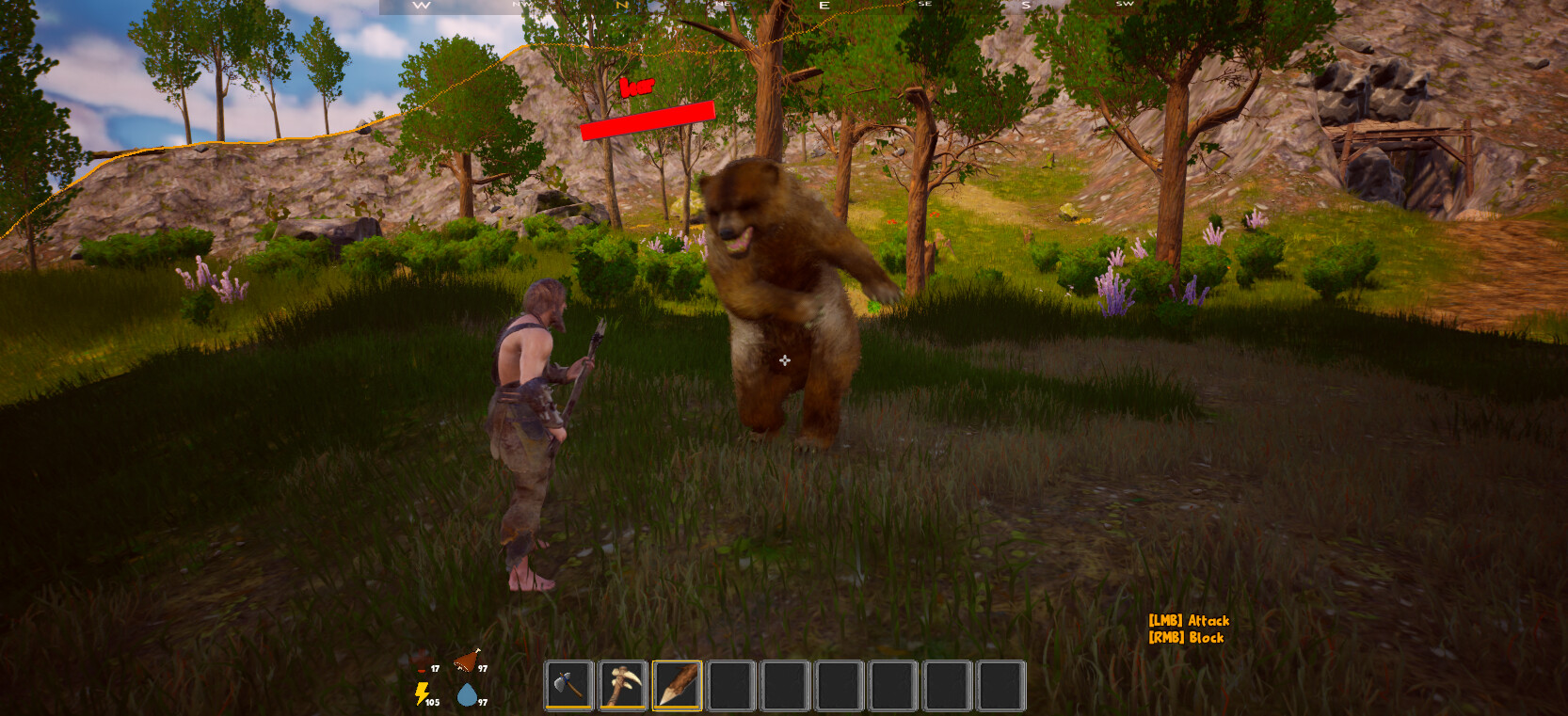Image resolution: width=1568 pixels, height=716 pixels.
Task: Click the yellow durability bar under the axe
Action: (x=569, y=708)
